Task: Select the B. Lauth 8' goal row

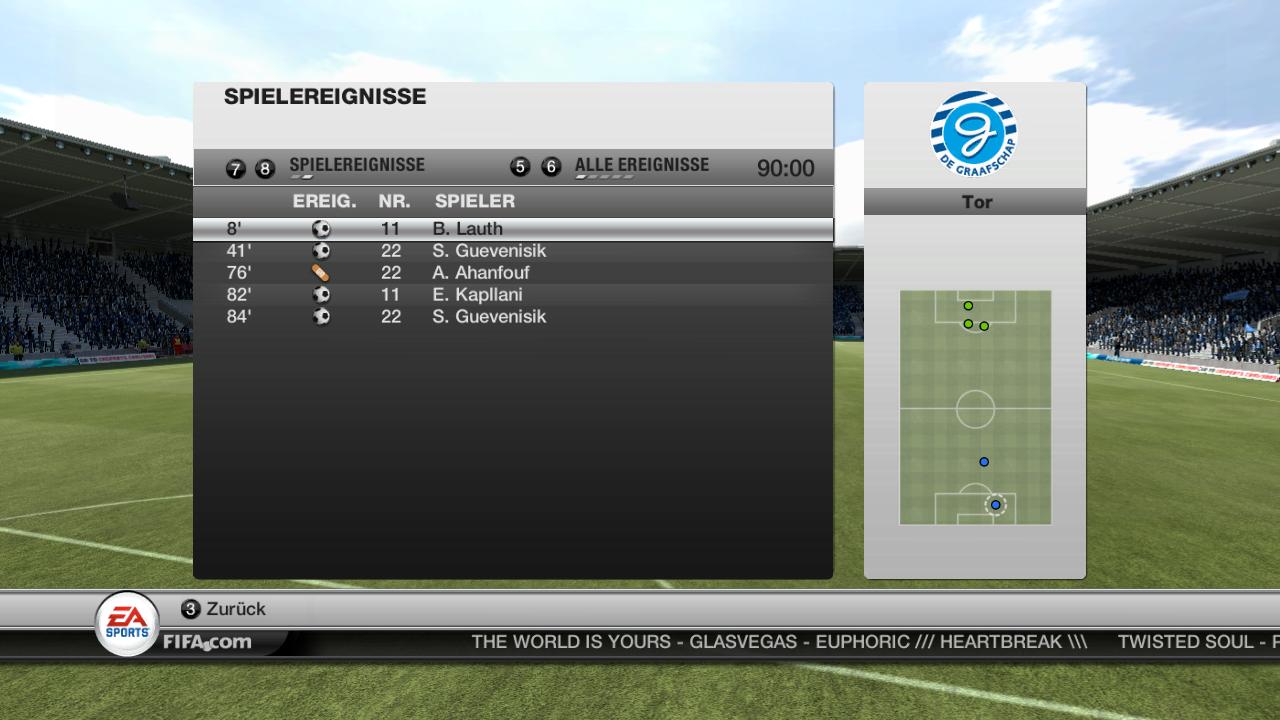Action: click(x=512, y=229)
